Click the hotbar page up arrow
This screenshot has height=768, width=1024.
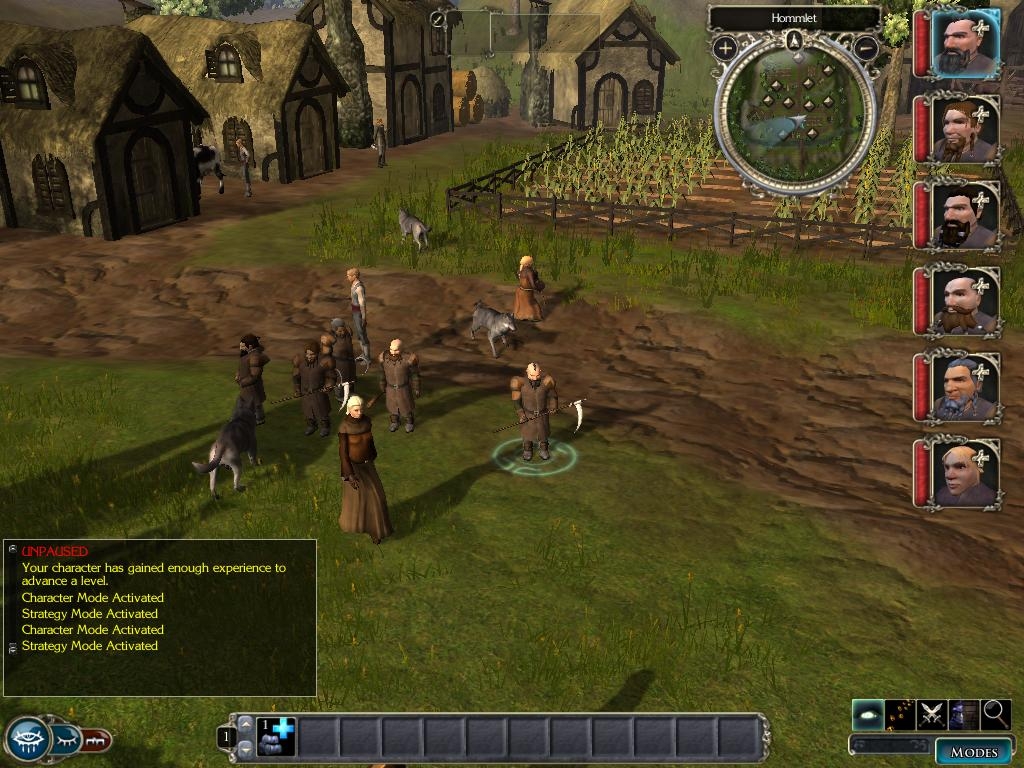pos(245,724)
